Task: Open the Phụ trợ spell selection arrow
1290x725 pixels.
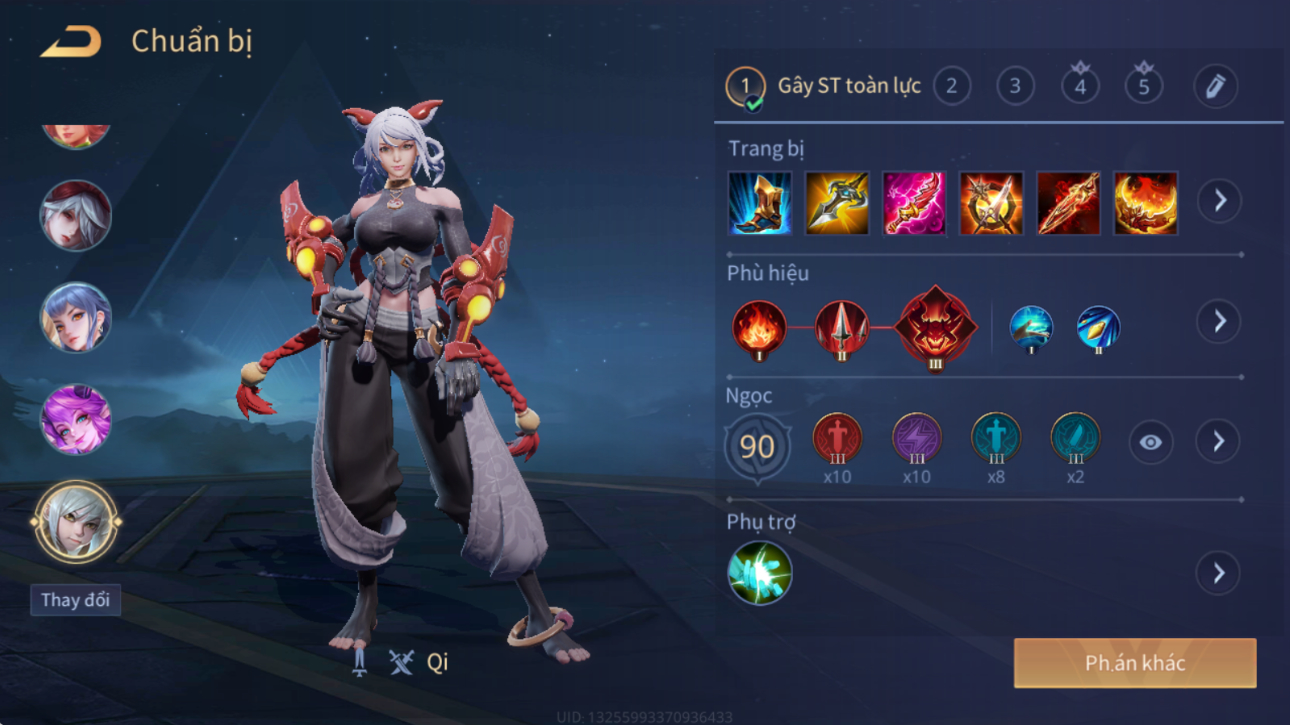Action: [x=1218, y=573]
